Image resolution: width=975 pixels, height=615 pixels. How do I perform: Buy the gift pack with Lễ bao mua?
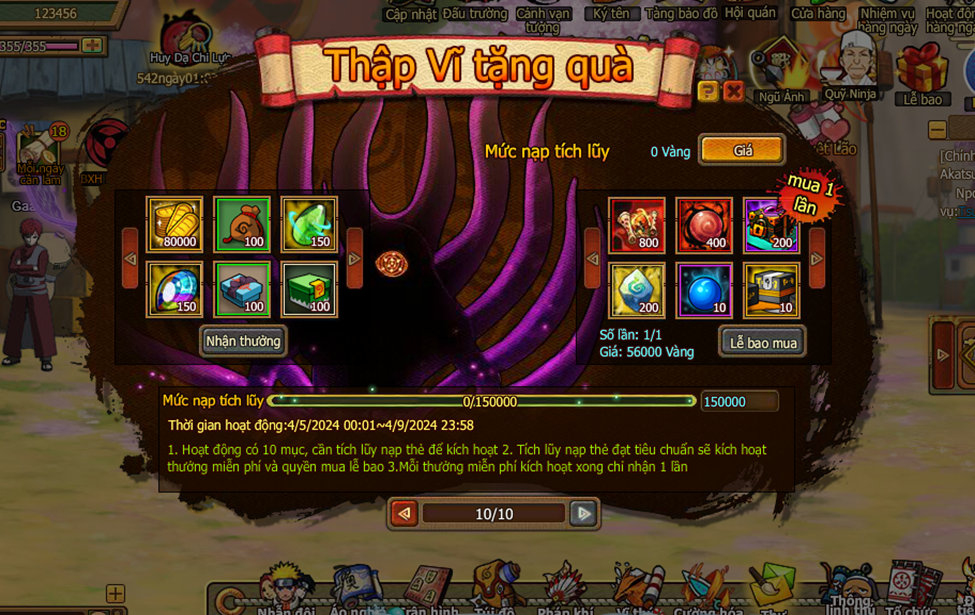762,342
